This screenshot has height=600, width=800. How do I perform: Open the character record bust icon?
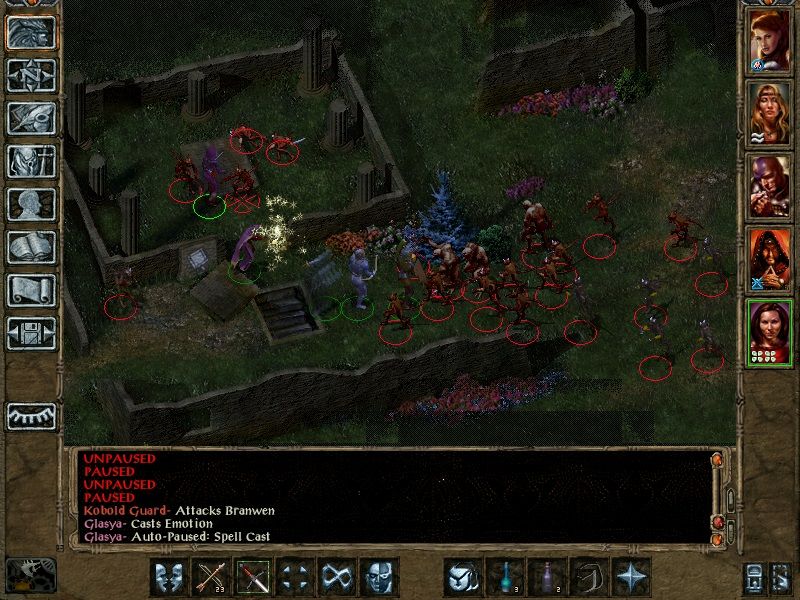point(31,204)
